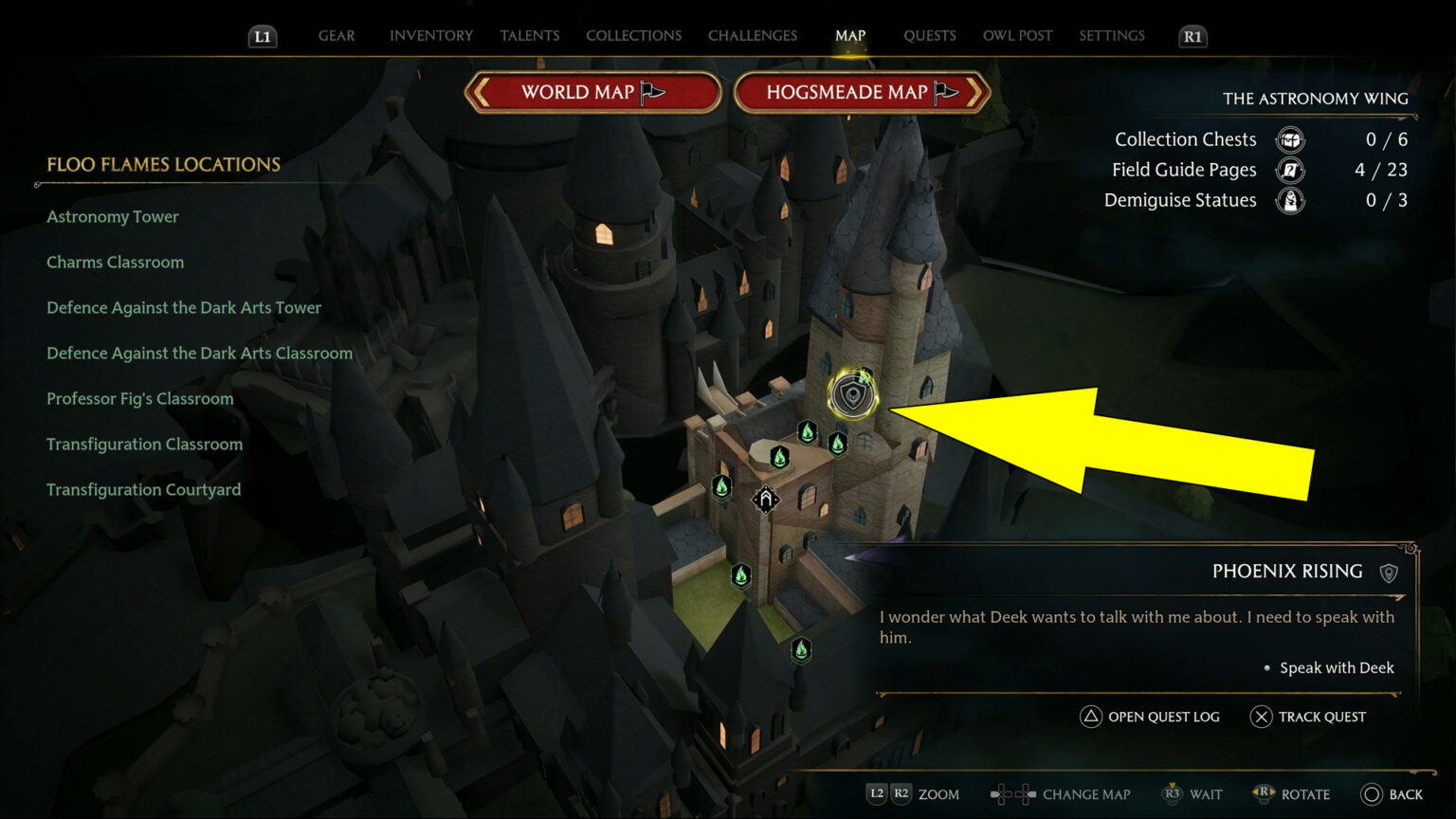Click the Open Quest Log button

pos(1150,717)
